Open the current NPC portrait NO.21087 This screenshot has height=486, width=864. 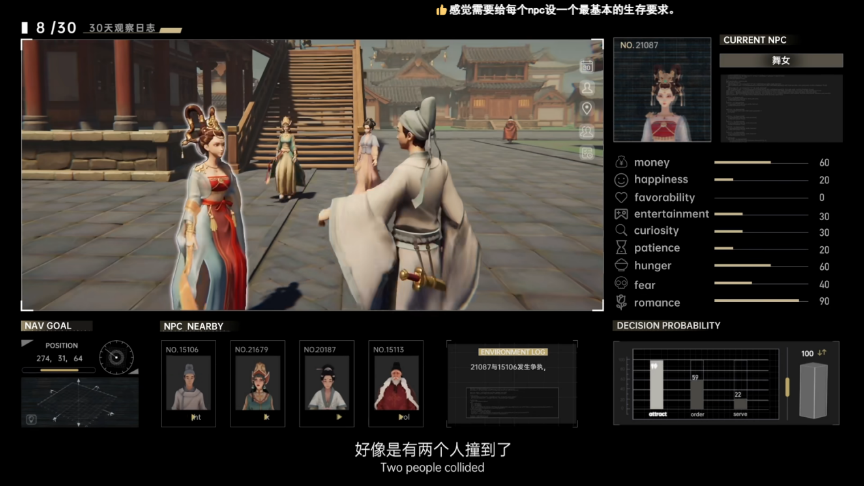[x=661, y=90]
